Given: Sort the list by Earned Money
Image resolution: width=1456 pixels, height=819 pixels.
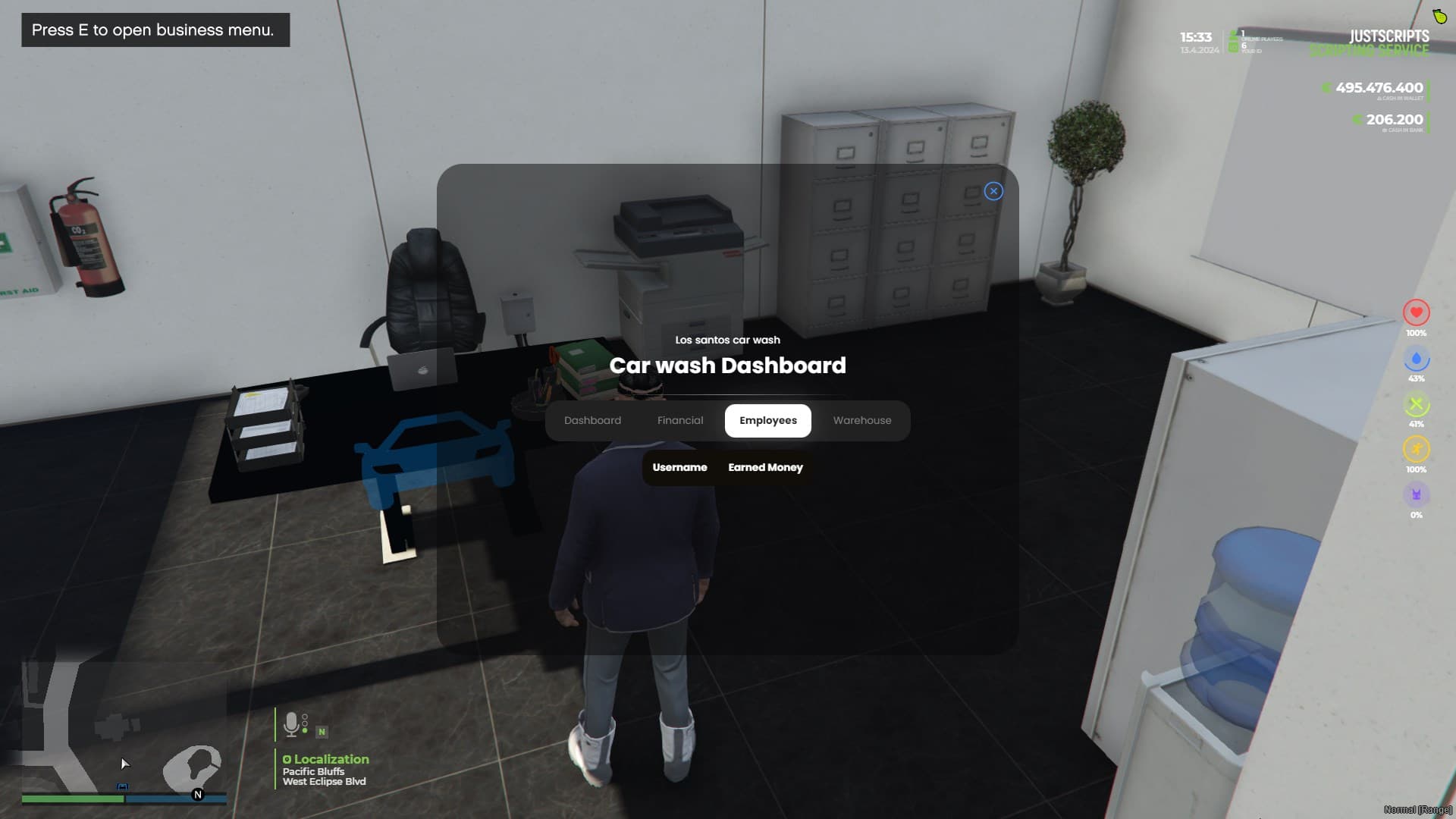Looking at the screenshot, I should [764, 467].
